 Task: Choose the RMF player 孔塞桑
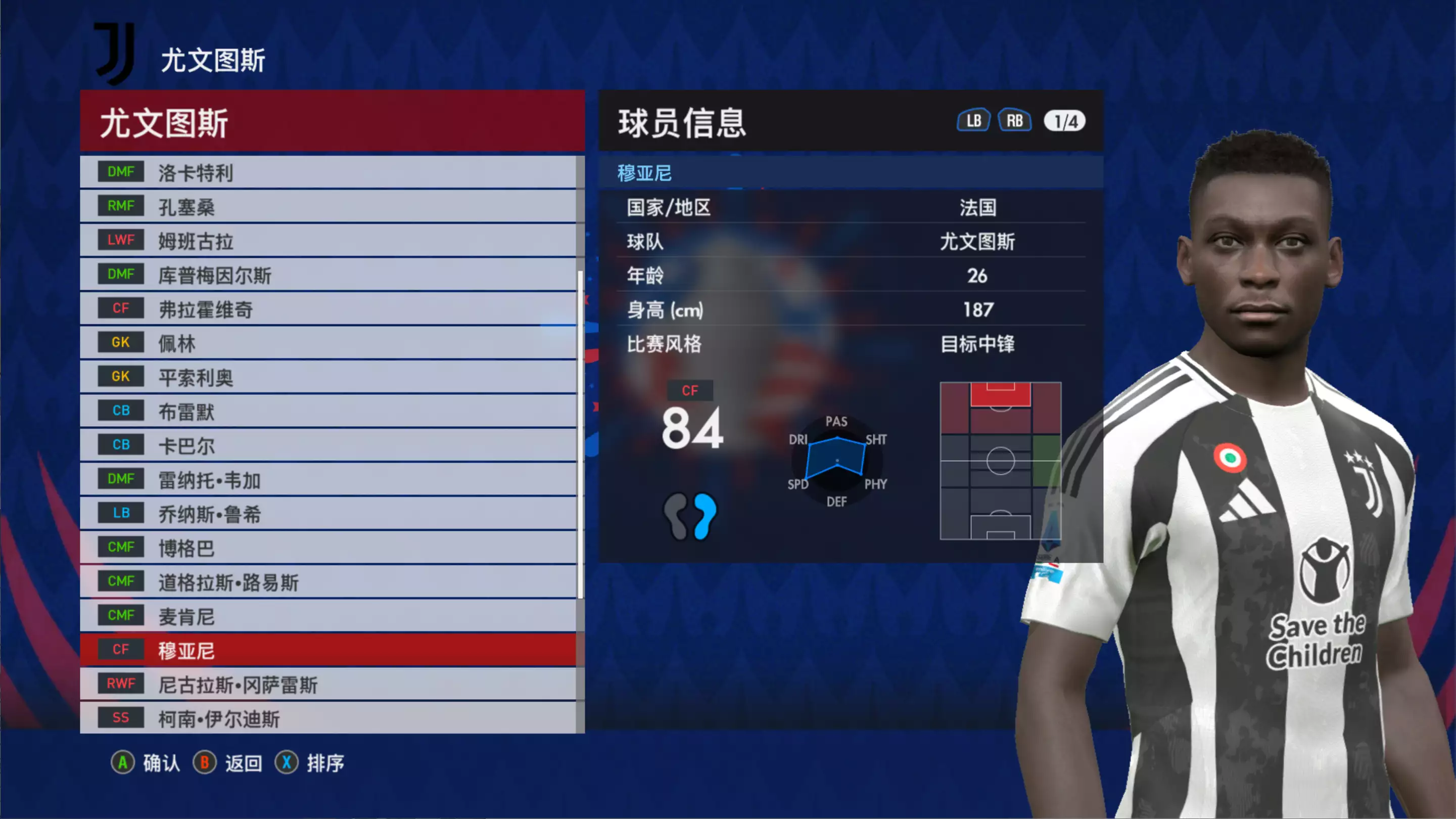[328, 206]
